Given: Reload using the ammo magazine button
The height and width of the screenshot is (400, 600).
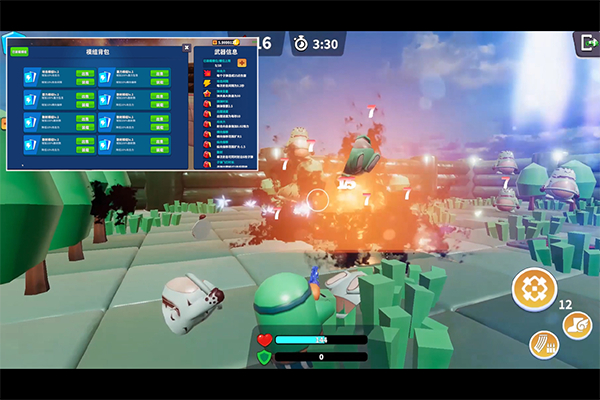Looking at the screenshot, I should point(544,344).
